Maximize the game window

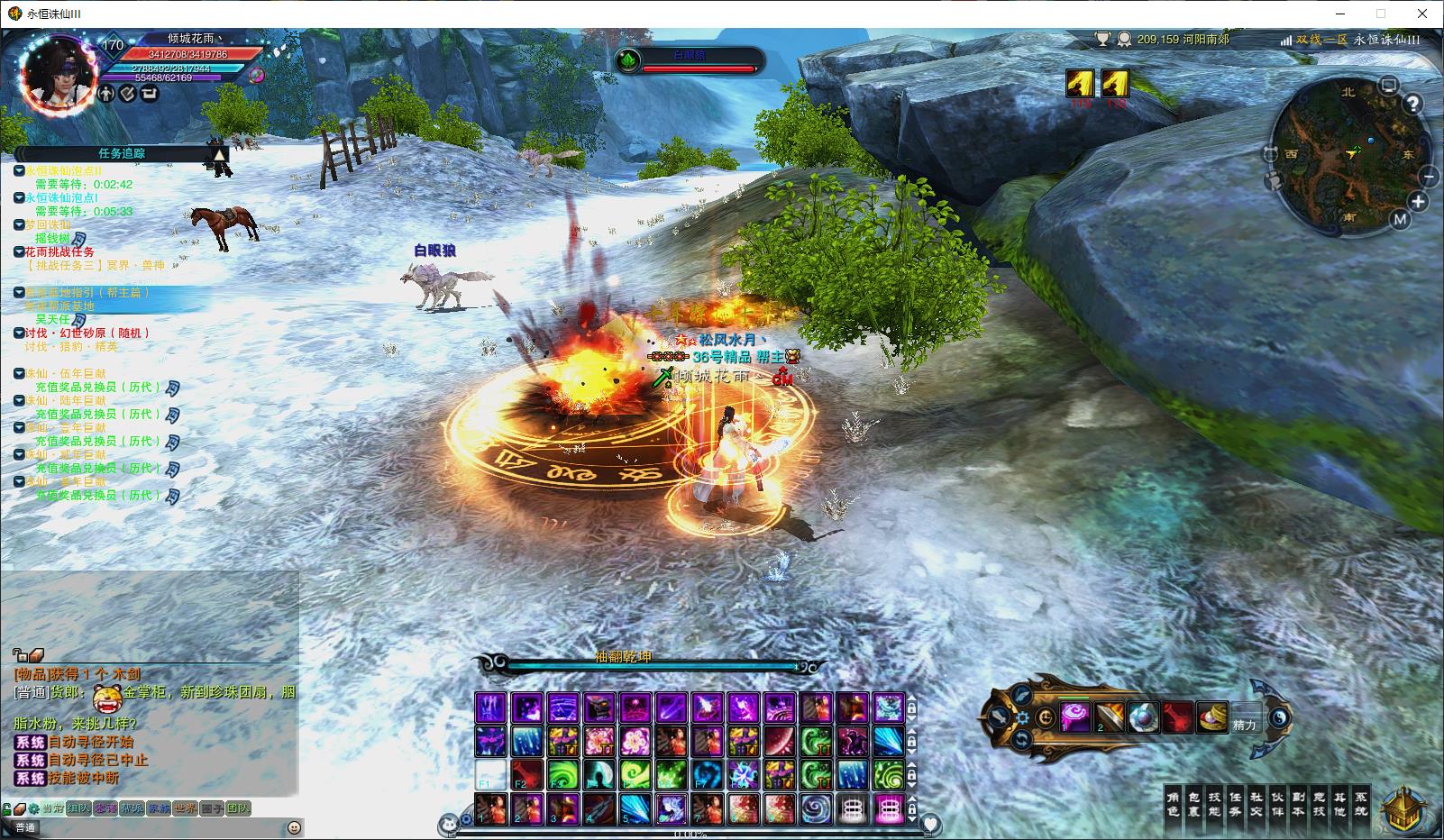pos(1380,14)
